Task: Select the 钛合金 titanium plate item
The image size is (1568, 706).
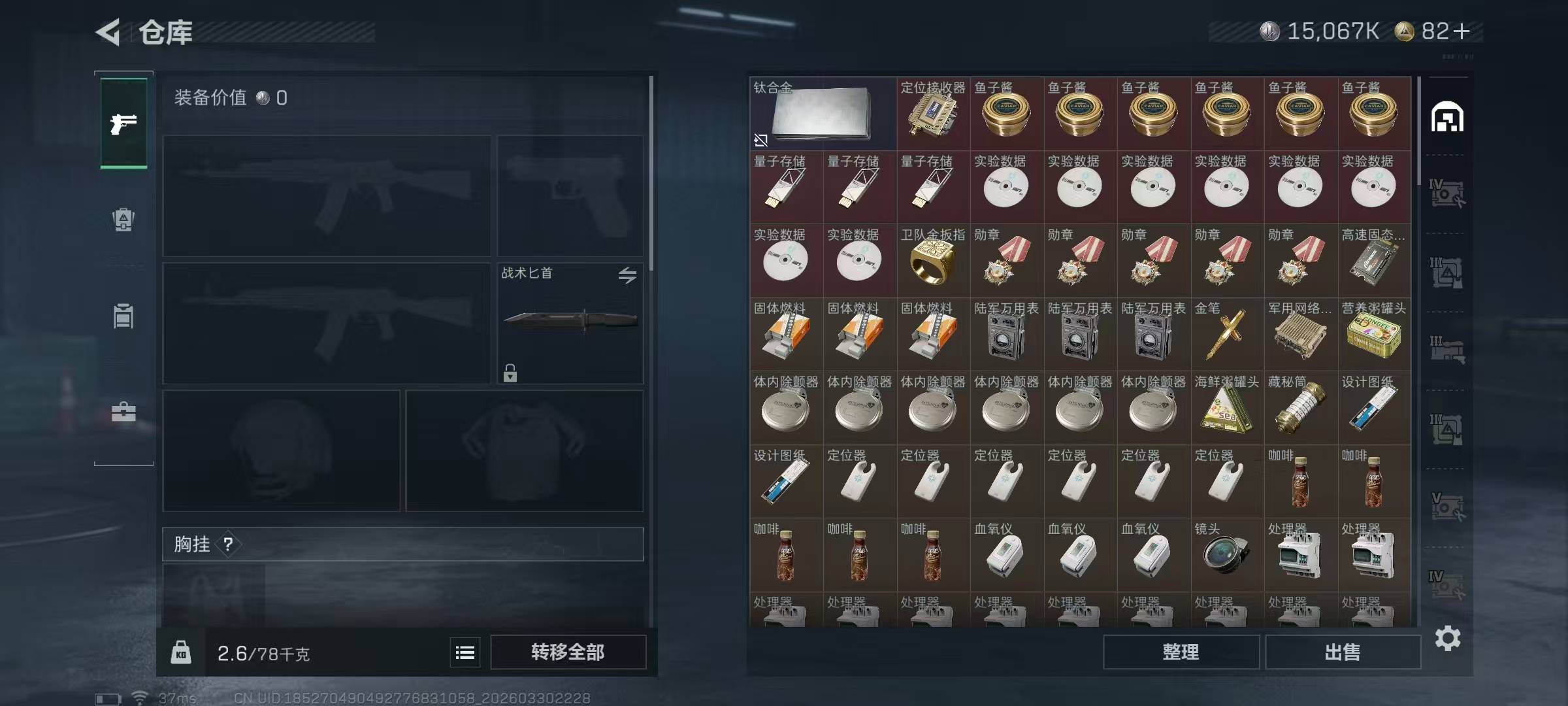Action: 822,114
